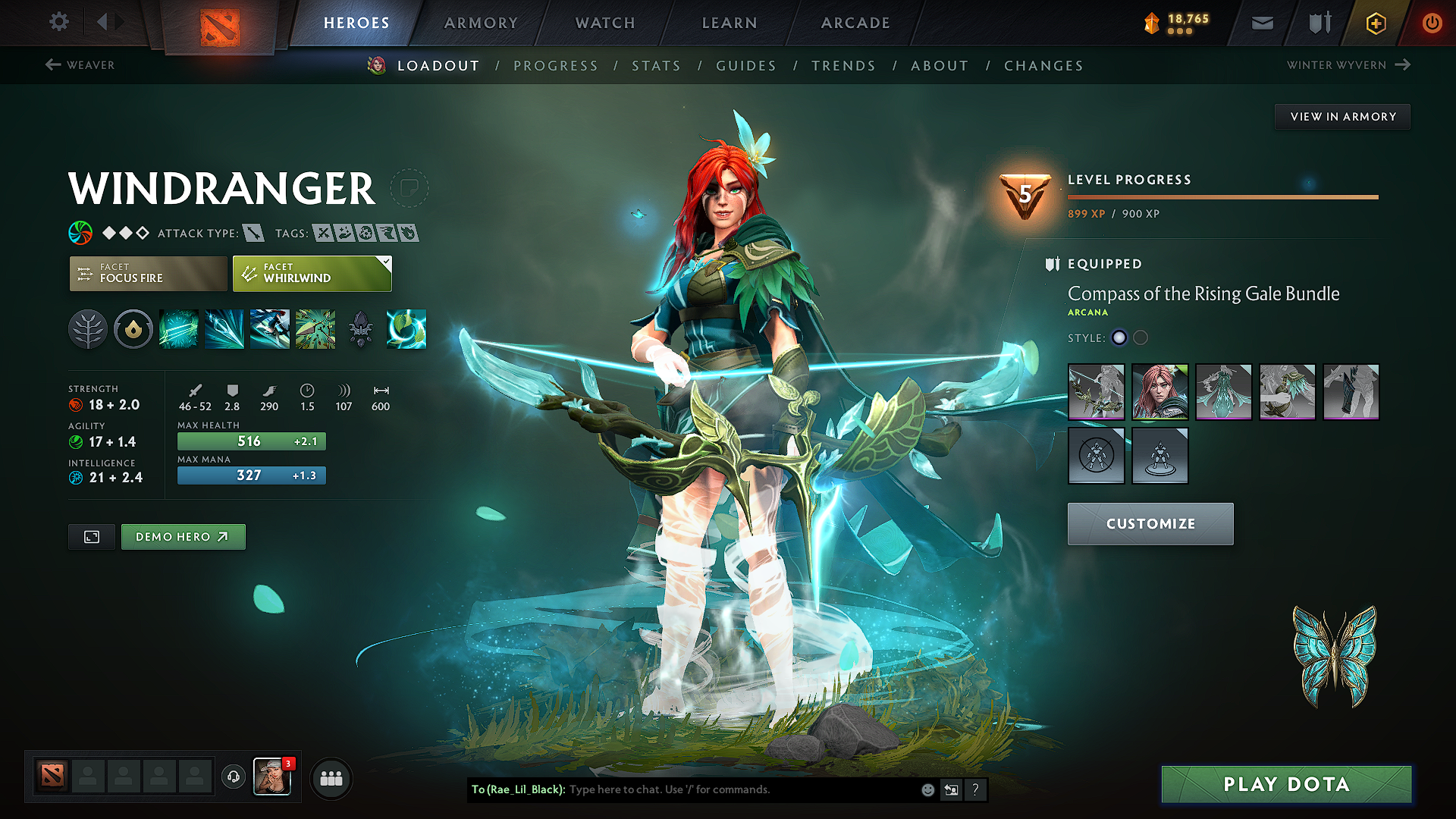Viewport: 1456px width, 819px height.
Task: Switch to the STATS tab
Action: point(657,66)
